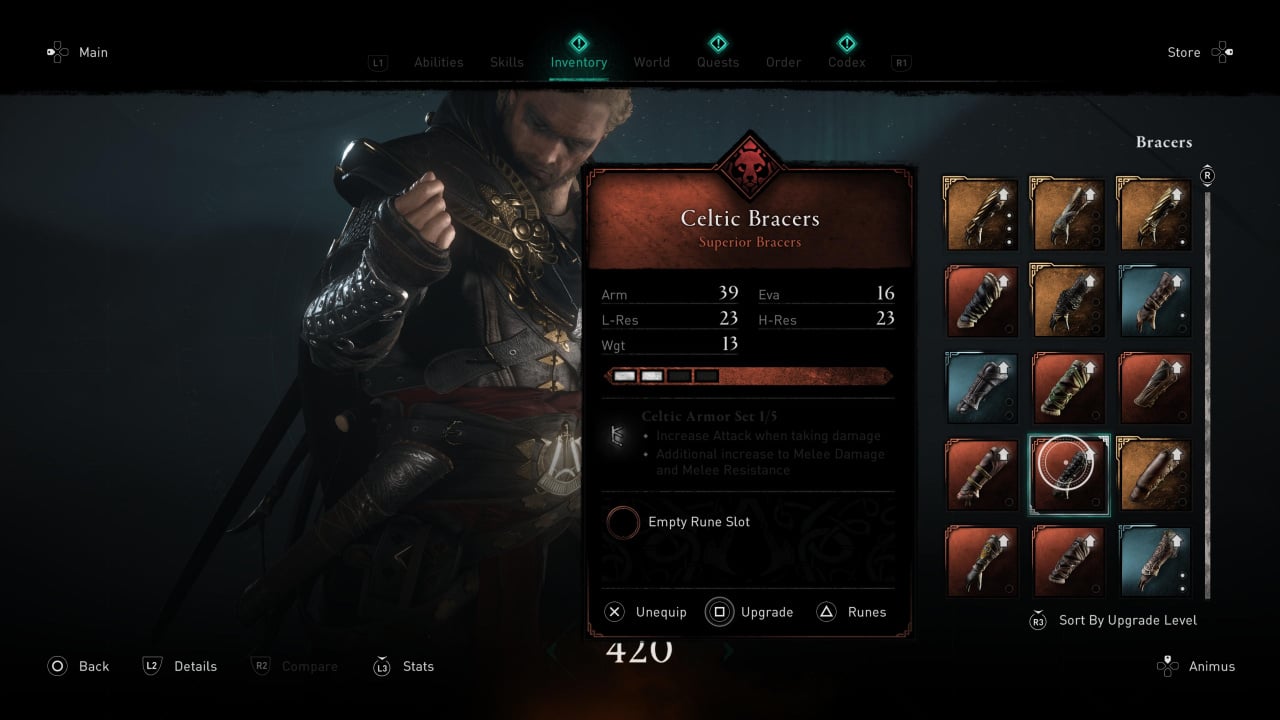Open the Quests tab
1280x720 pixels.
[x=717, y=62]
